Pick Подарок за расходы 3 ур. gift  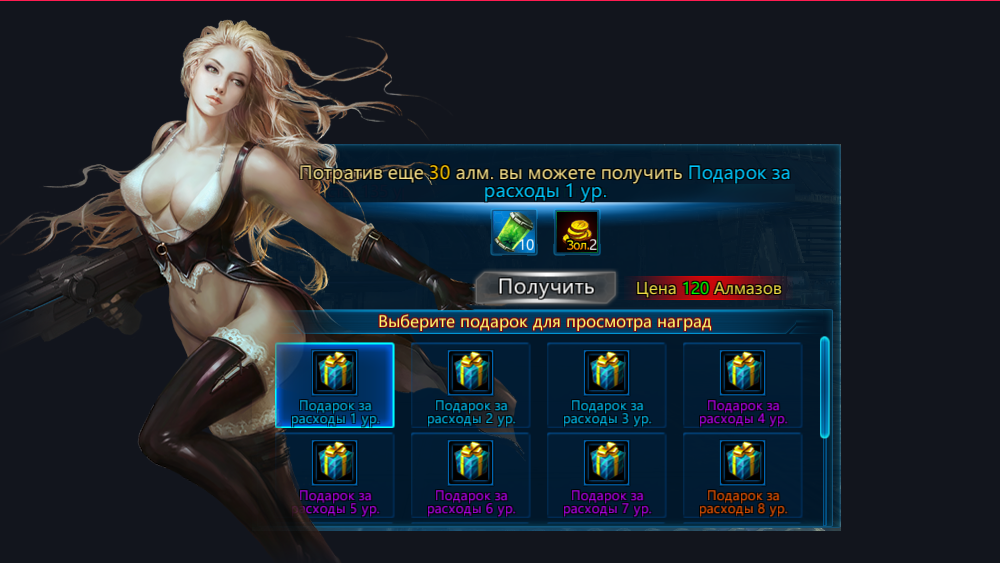pyautogui.click(x=606, y=385)
